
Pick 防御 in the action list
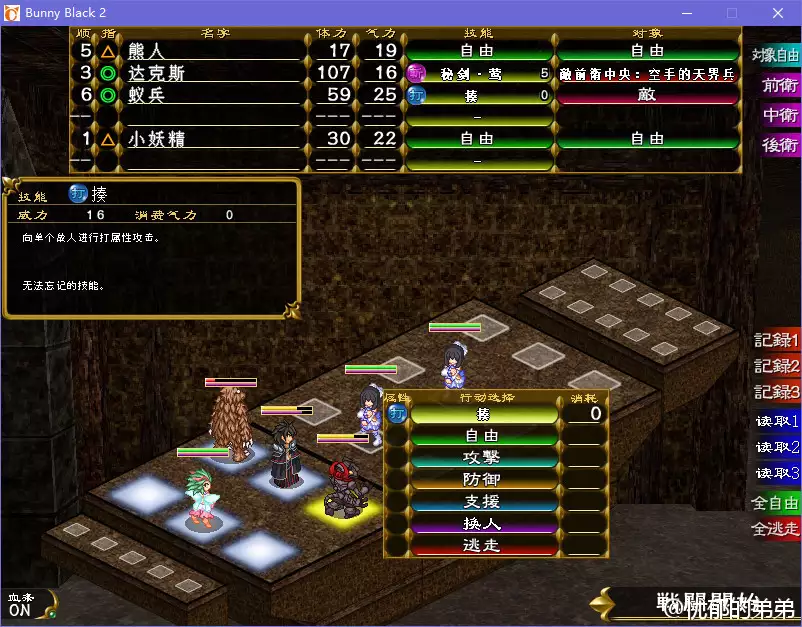pyautogui.click(x=483, y=480)
